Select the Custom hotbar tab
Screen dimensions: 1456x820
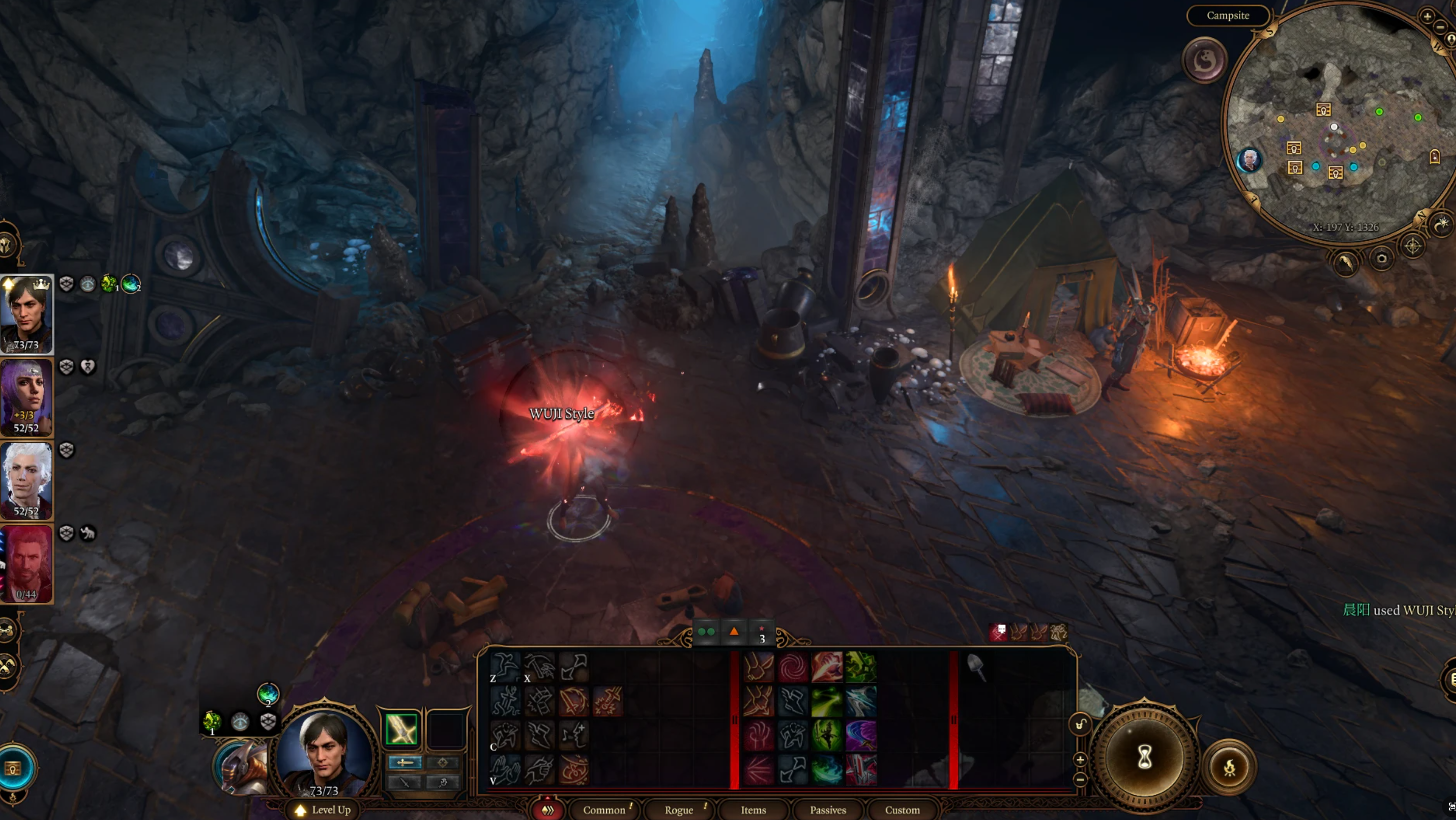[x=902, y=810]
